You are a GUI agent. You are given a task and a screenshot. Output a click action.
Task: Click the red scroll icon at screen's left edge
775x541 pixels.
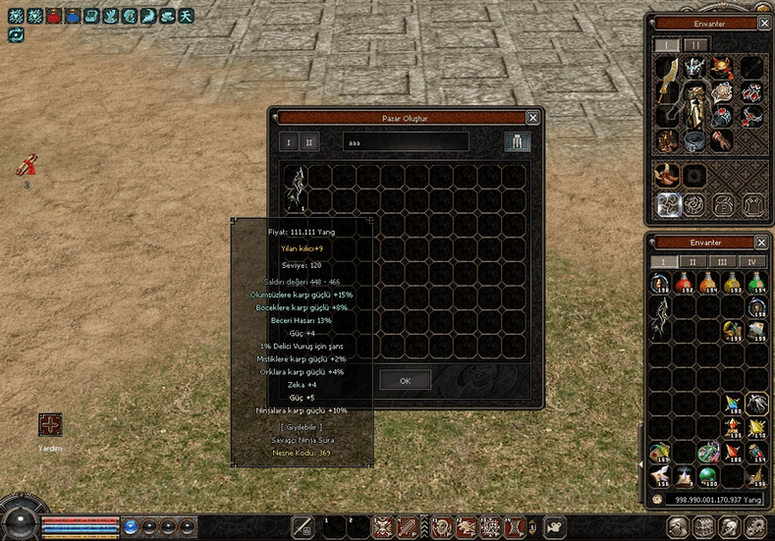coord(28,165)
